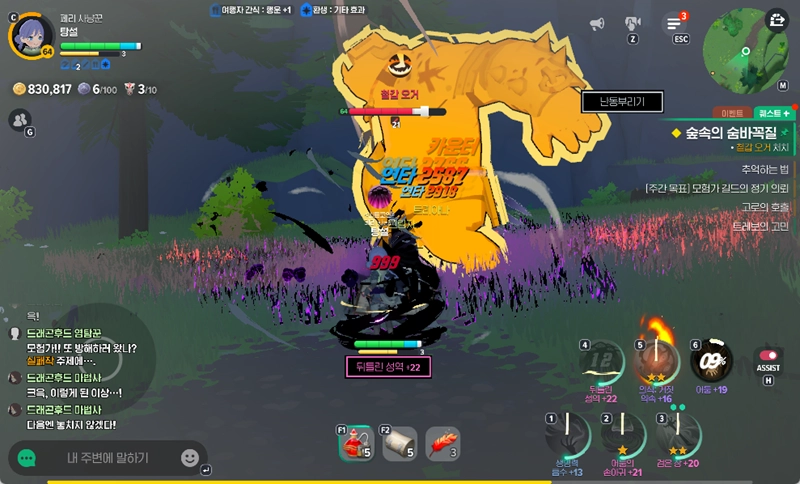Open the party members icon
This screenshot has height=484, width=800.
(x=18, y=120)
